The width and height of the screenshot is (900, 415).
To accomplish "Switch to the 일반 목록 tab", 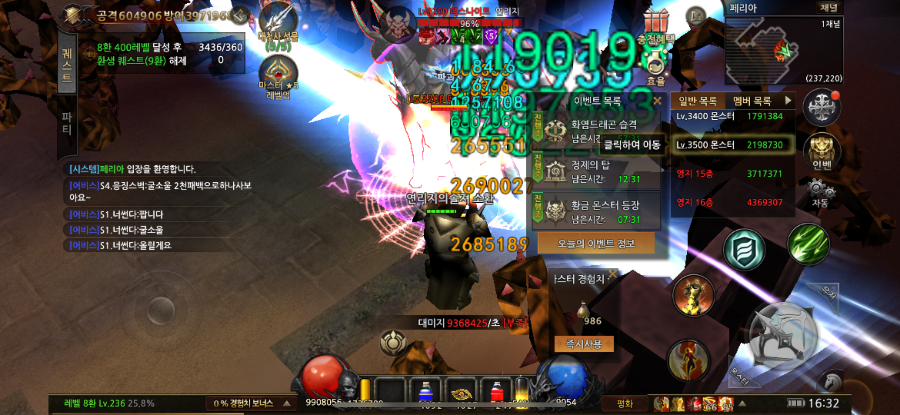I will pyautogui.click(x=698, y=101).
